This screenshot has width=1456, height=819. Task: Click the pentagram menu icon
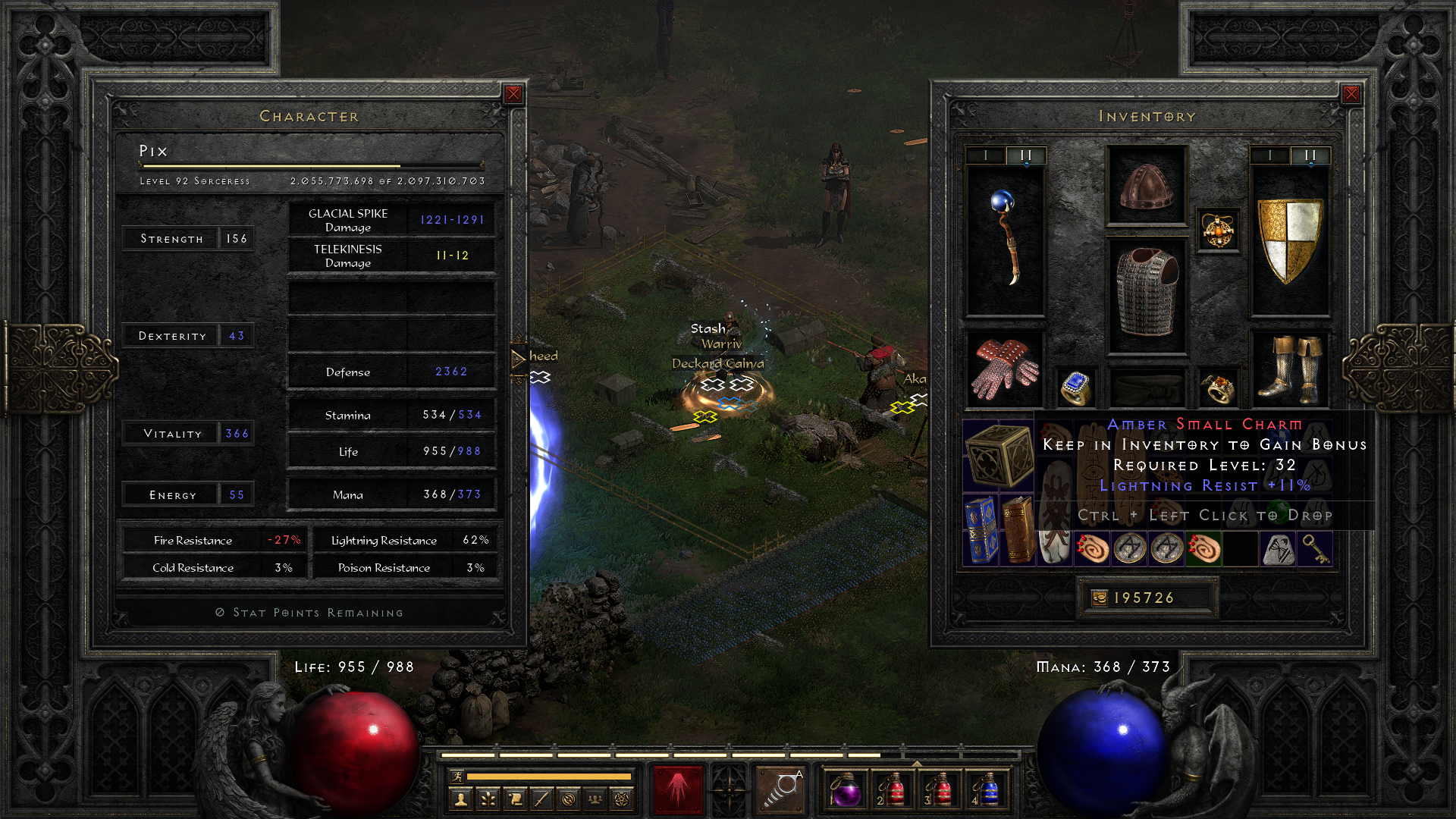pos(620,799)
